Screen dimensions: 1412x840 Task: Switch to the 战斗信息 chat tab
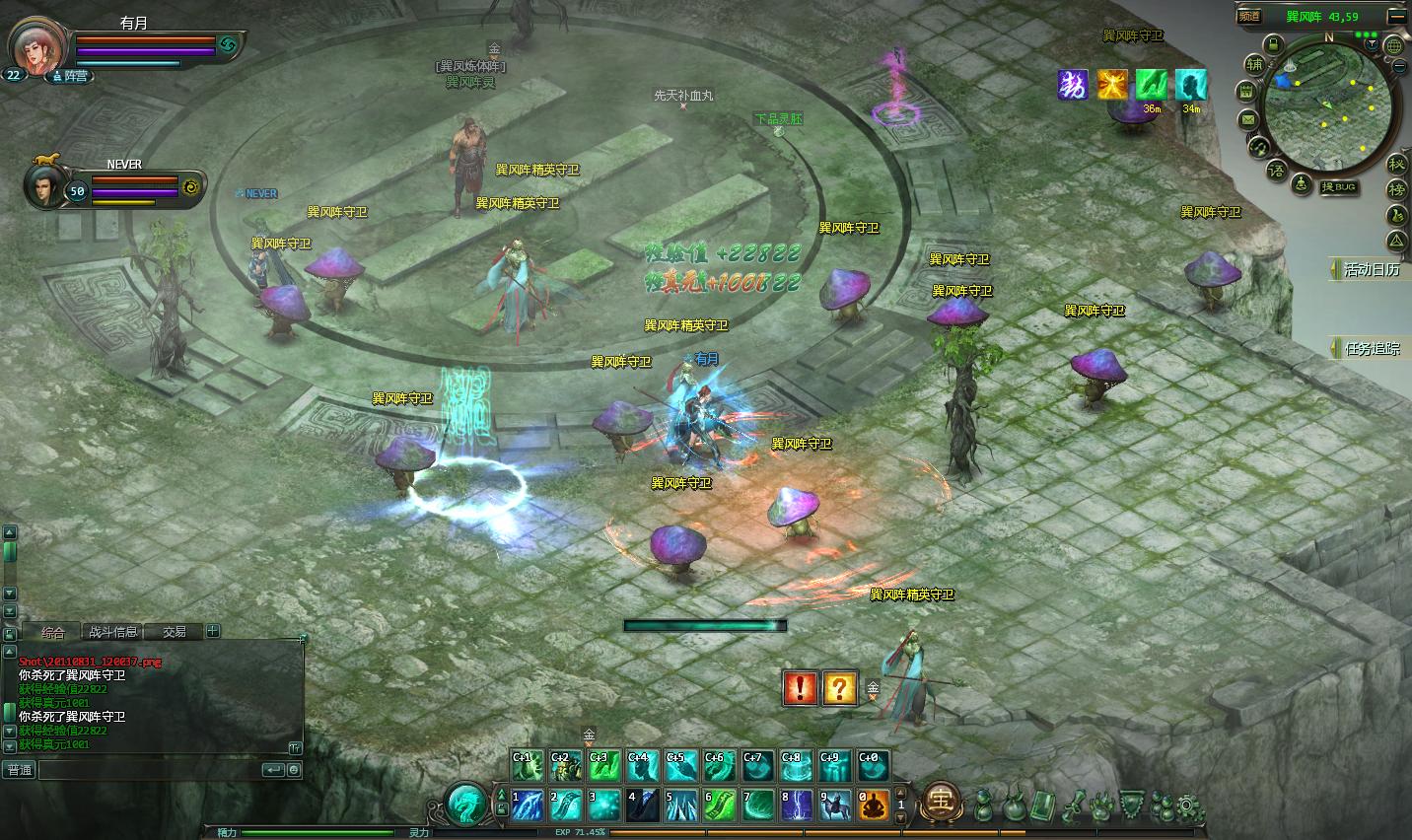[113, 632]
